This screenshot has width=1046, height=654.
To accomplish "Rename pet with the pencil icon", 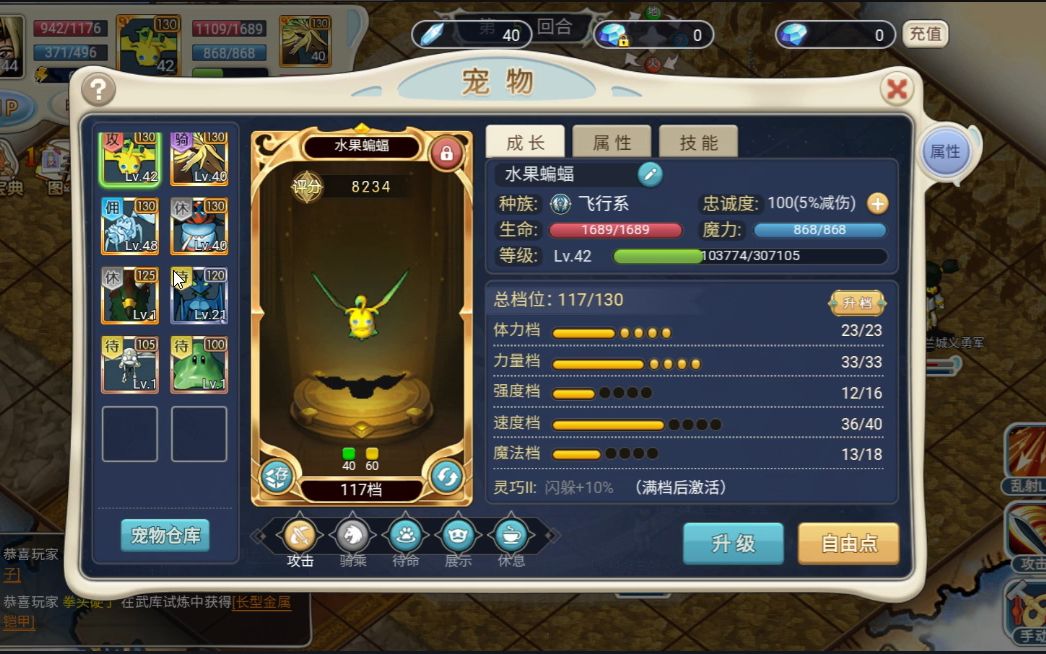I will pyautogui.click(x=650, y=174).
